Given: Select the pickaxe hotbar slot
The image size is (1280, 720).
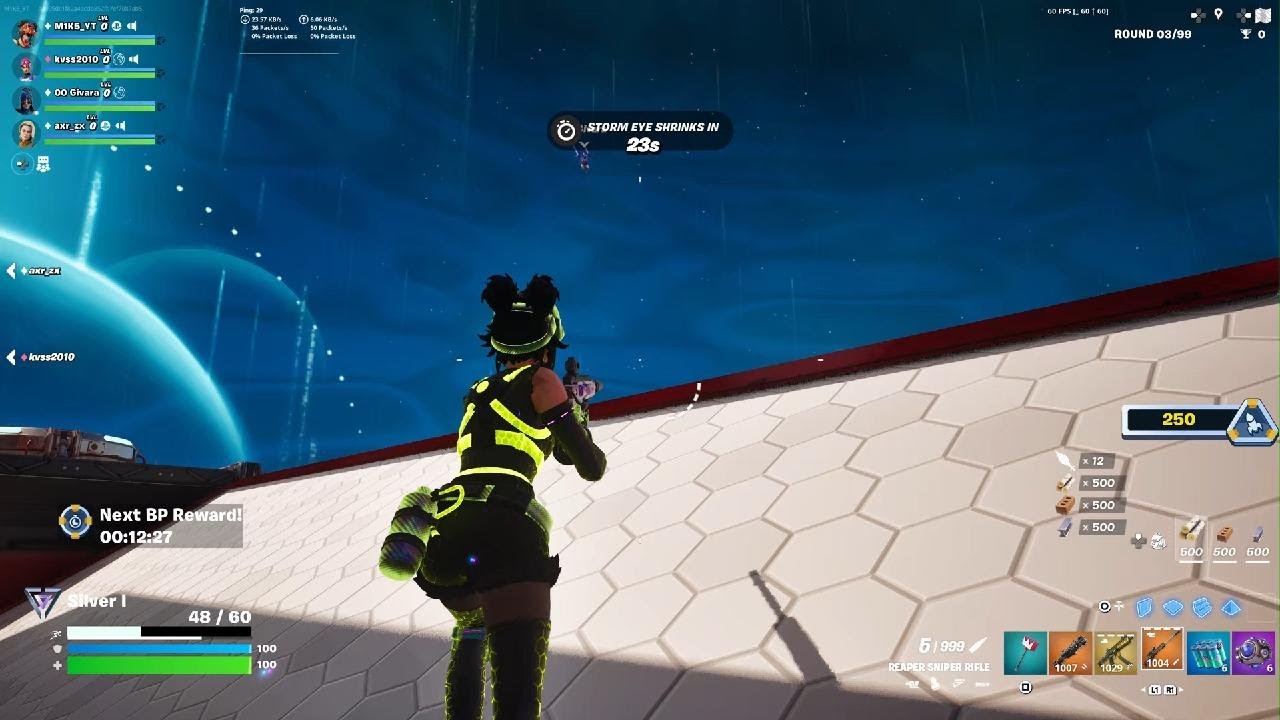Looking at the screenshot, I should click(1025, 653).
